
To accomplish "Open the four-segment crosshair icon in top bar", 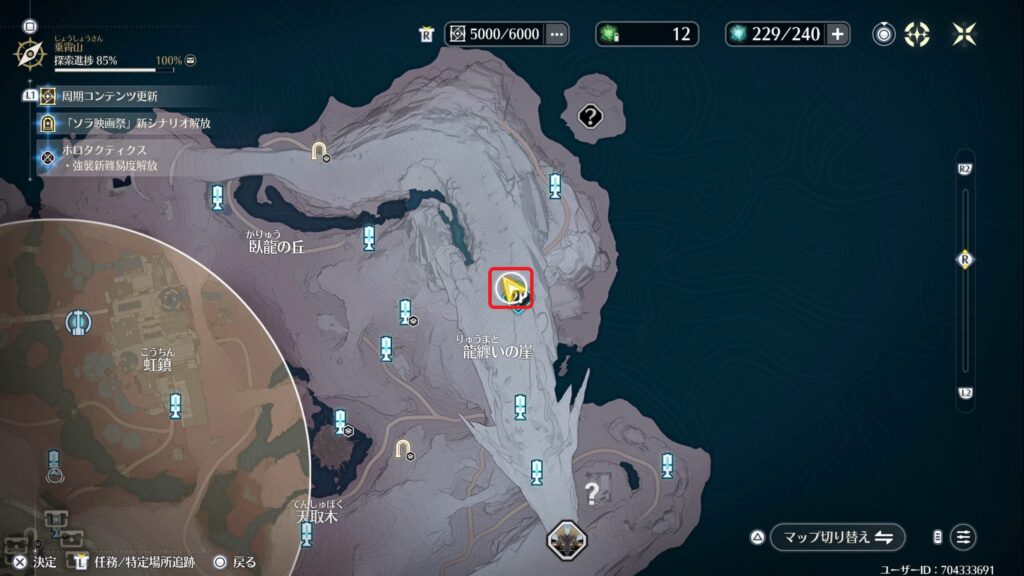I will pyautogui.click(x=916, y=34).
